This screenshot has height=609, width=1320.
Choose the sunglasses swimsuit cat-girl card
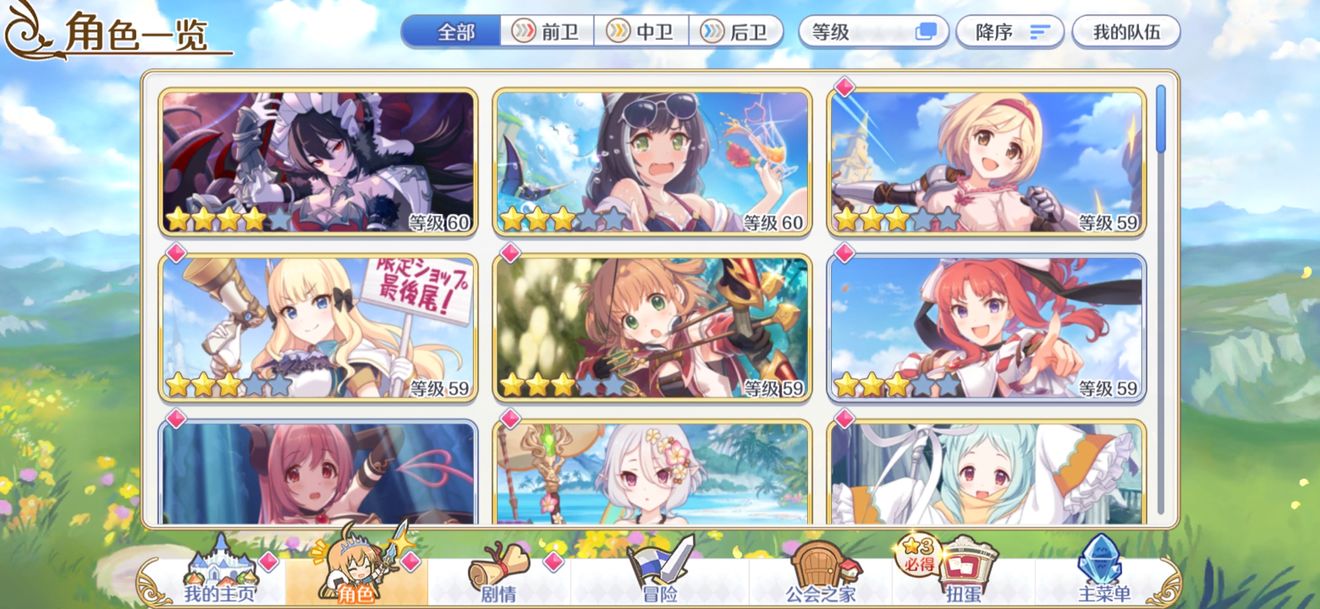(652, 163)
